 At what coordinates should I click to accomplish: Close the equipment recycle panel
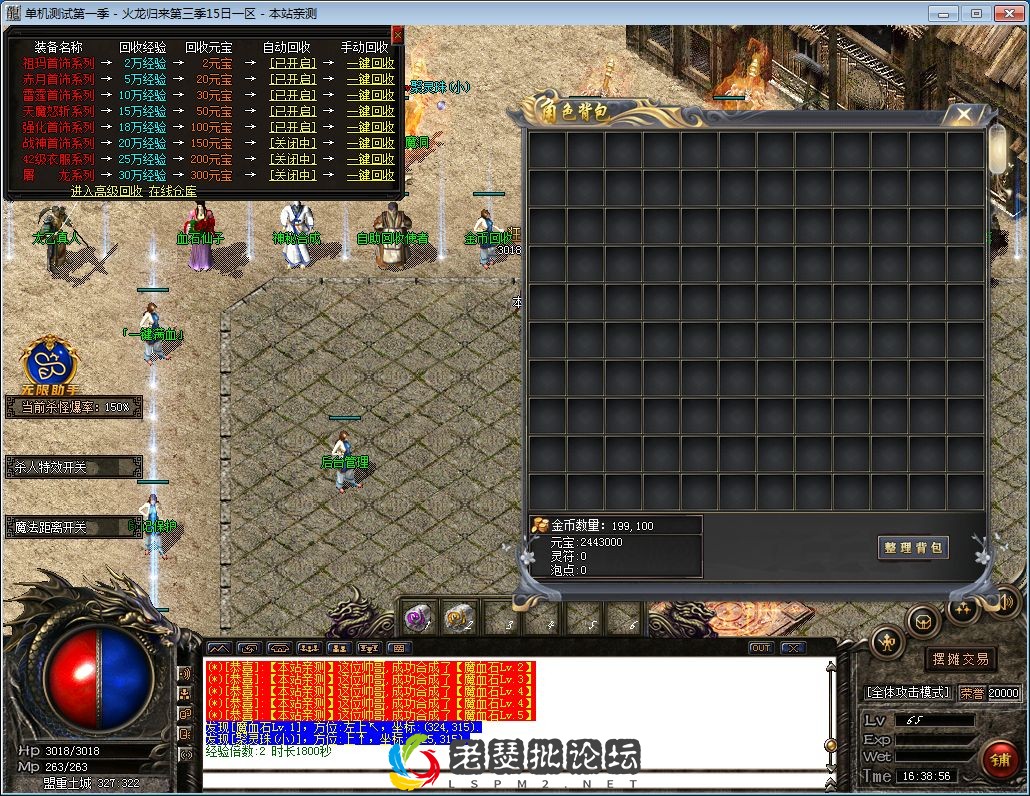398,35
